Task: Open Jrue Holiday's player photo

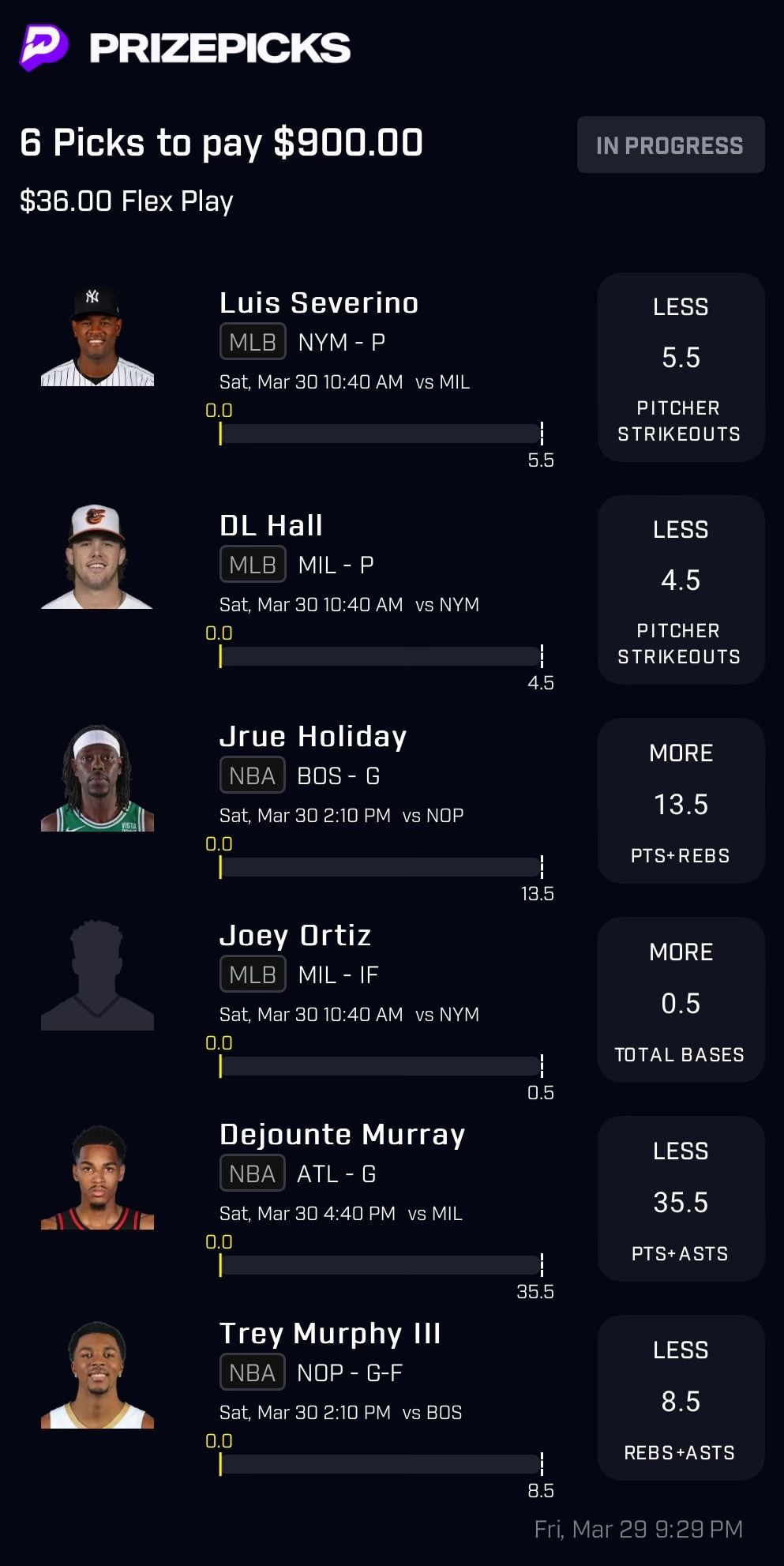Action: (x=97, y=779)
